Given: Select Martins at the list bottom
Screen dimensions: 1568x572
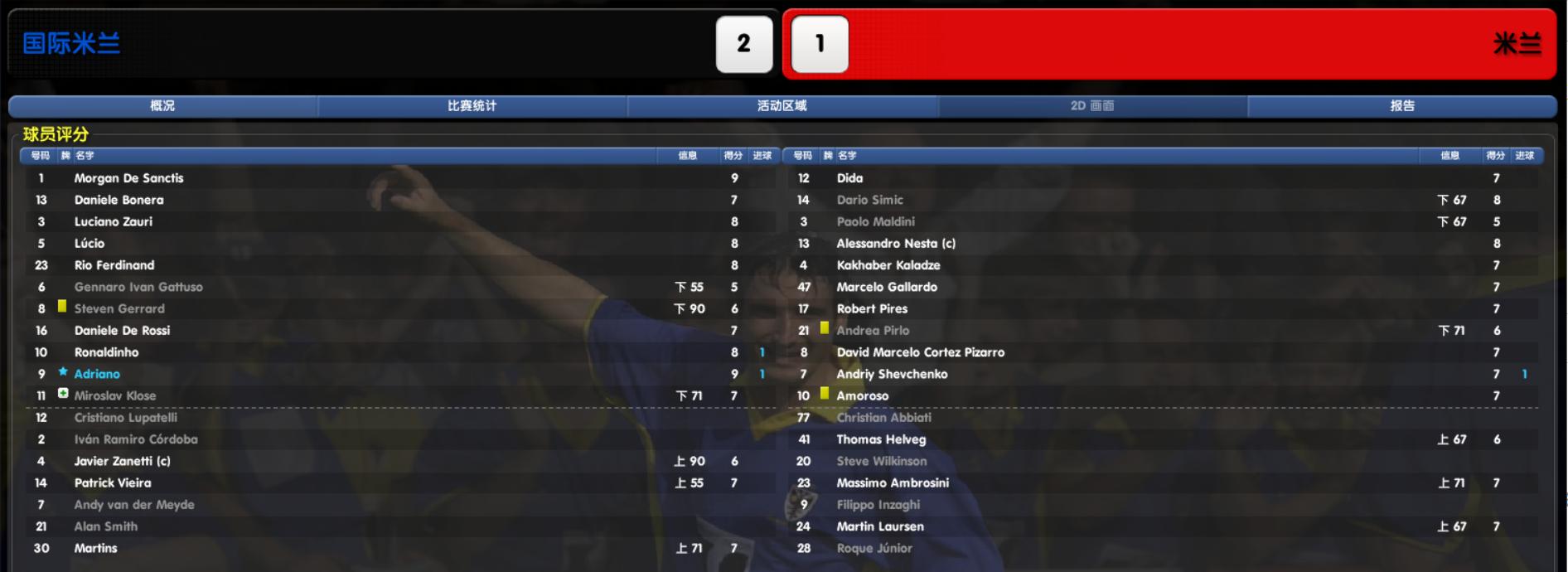Looking at the screenshot, I should (96, 548).
